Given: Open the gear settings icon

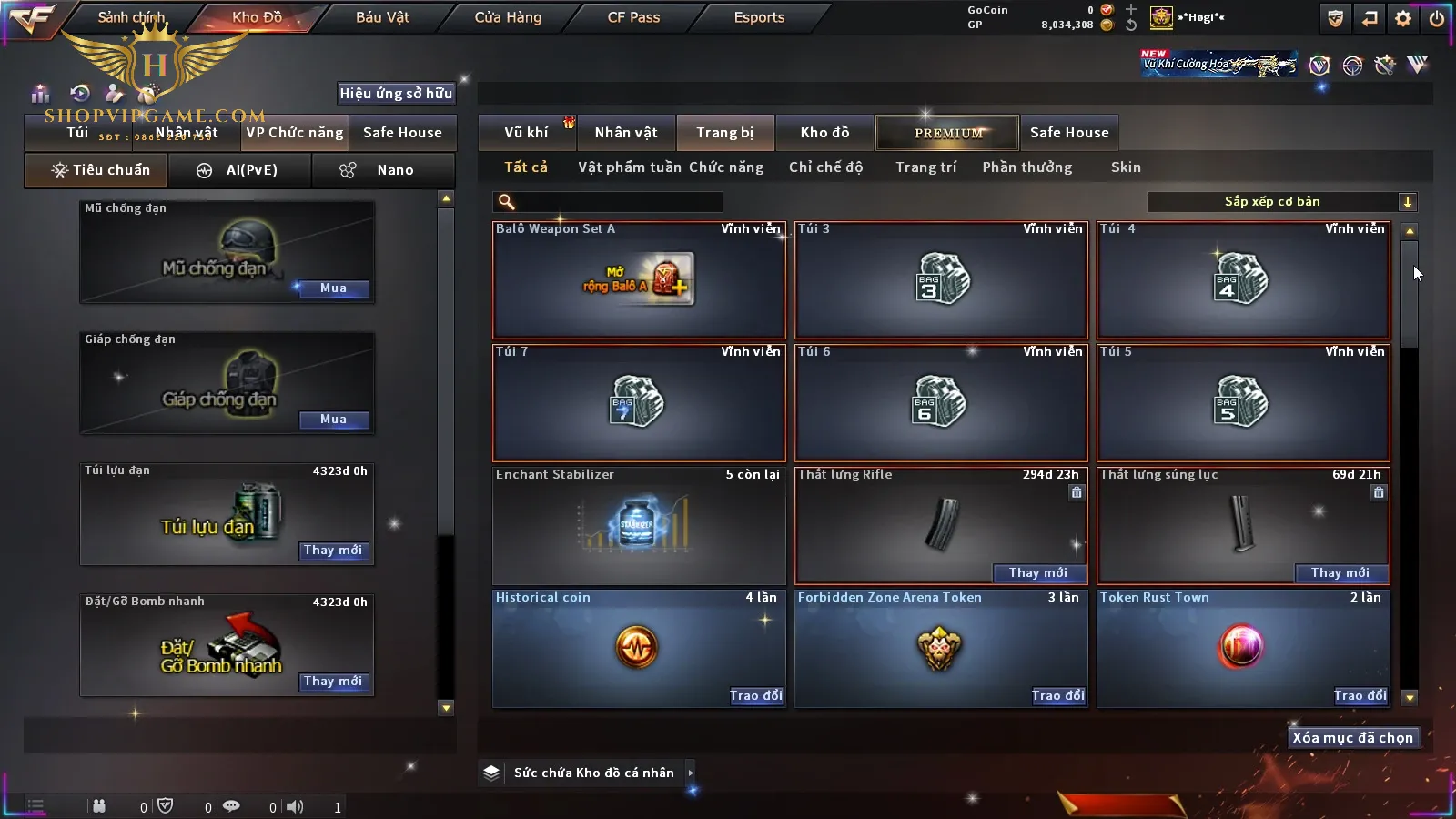Looking at the screenshot, I should [1403, 18].
